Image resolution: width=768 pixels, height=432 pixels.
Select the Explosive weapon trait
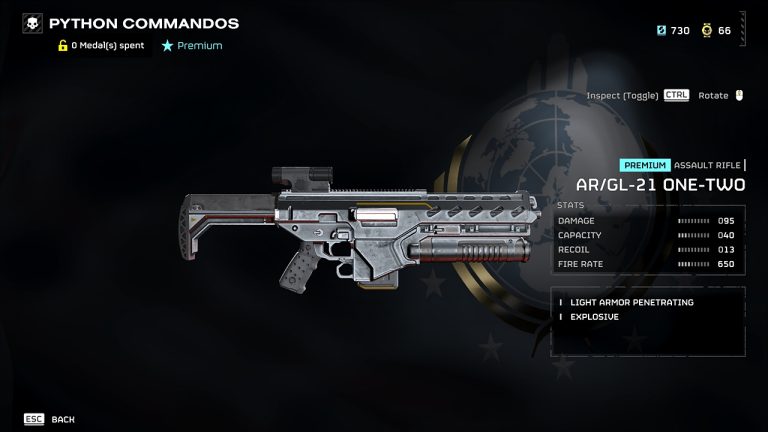pyautogui.click(x=594, y=317)
